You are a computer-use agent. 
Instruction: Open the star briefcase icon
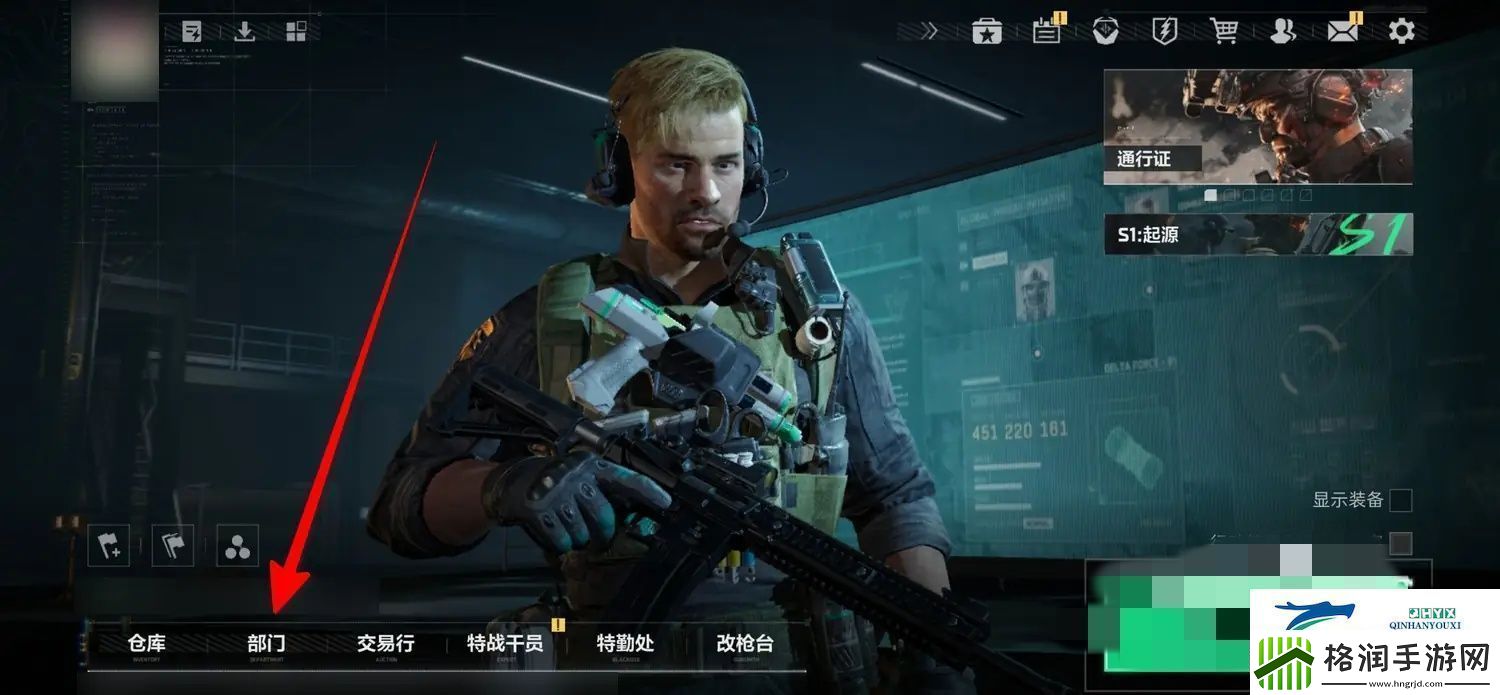[987, 31]
